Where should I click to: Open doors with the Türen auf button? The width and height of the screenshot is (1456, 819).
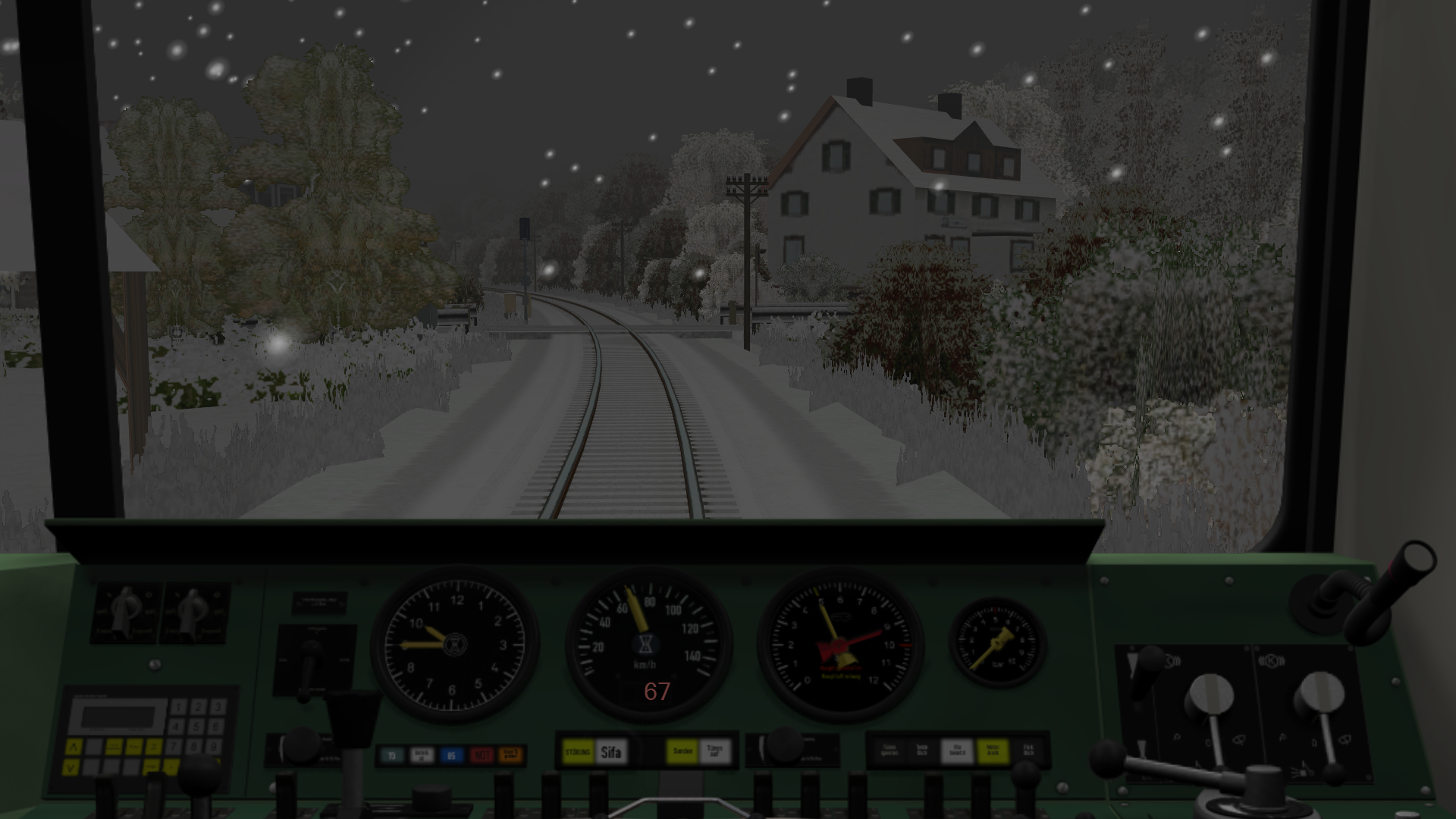[714, 752]
